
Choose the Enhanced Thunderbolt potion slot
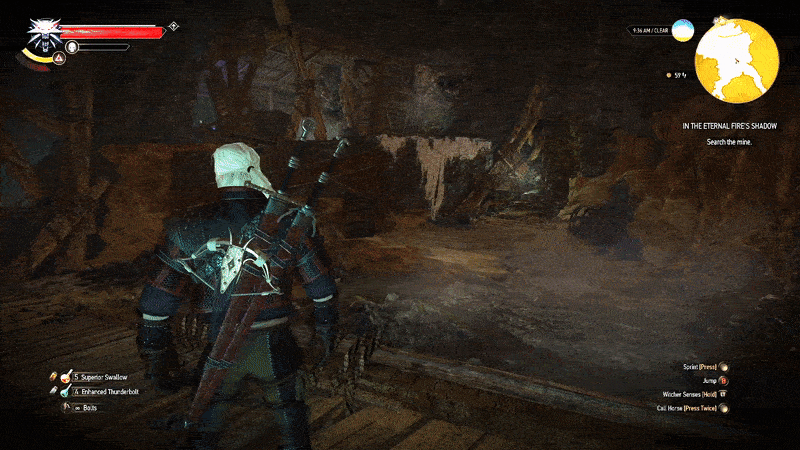click(67, 391)
